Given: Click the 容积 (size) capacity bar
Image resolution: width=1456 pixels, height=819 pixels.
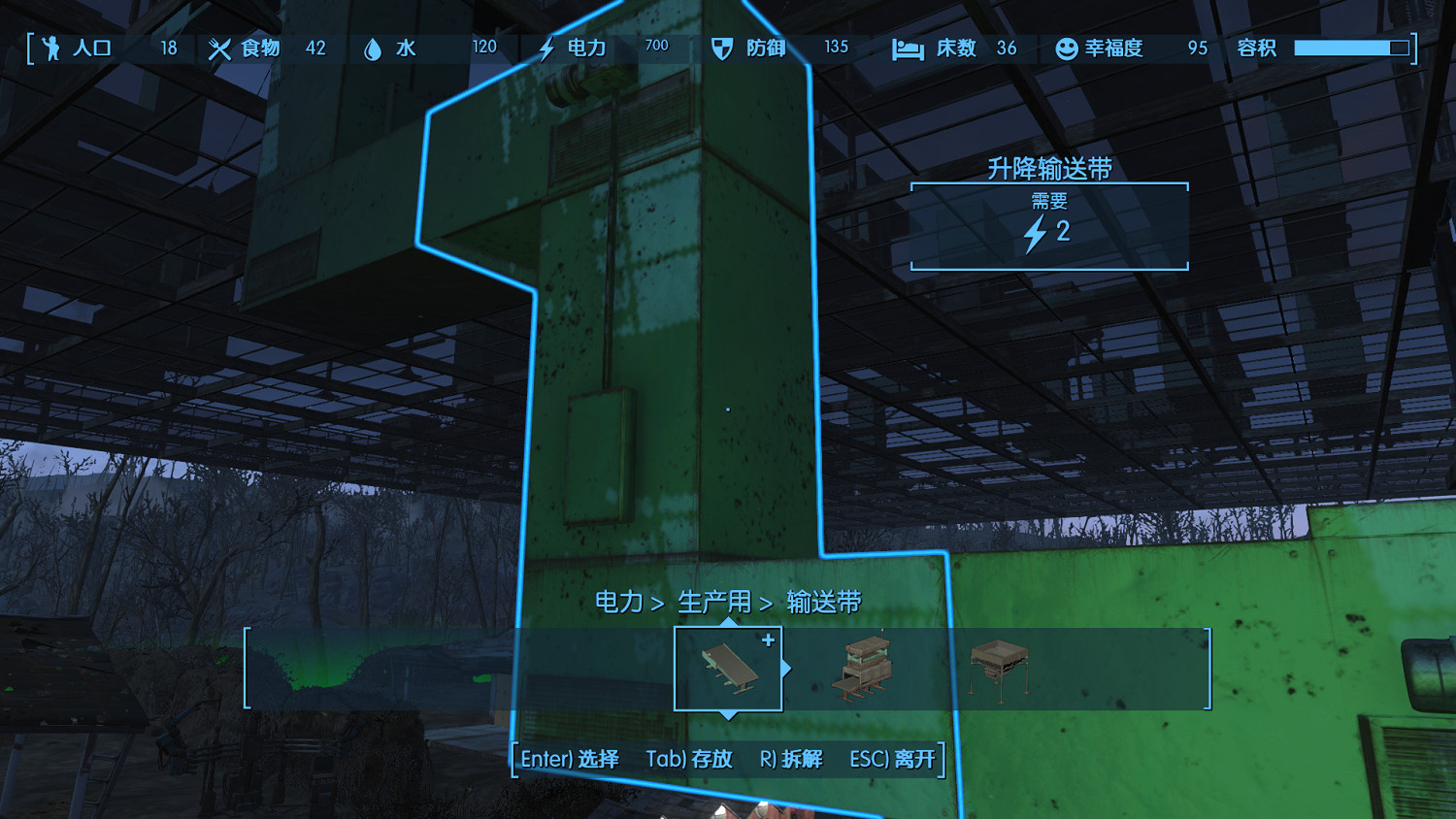Looking at the screenshot, I should pyautogui.click(x=1351, y=45).
